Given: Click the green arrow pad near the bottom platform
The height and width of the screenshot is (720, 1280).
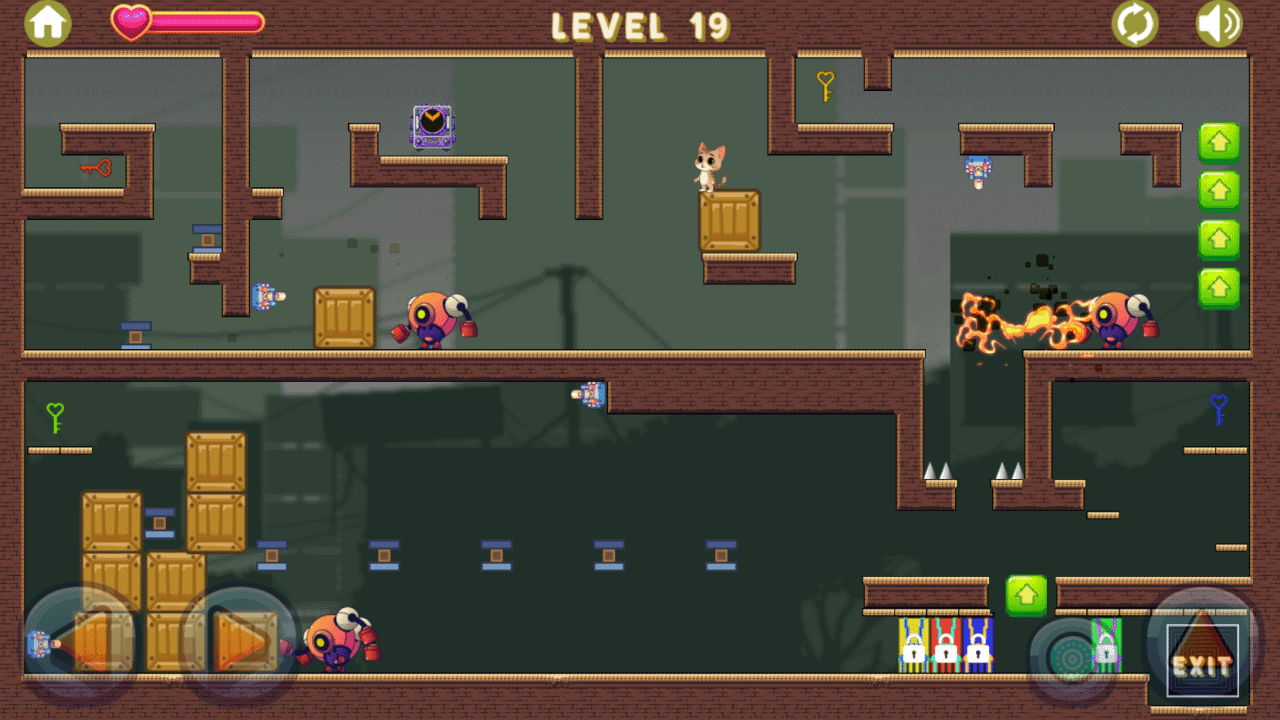Looking at the screenshot, I should [1026, 594].
